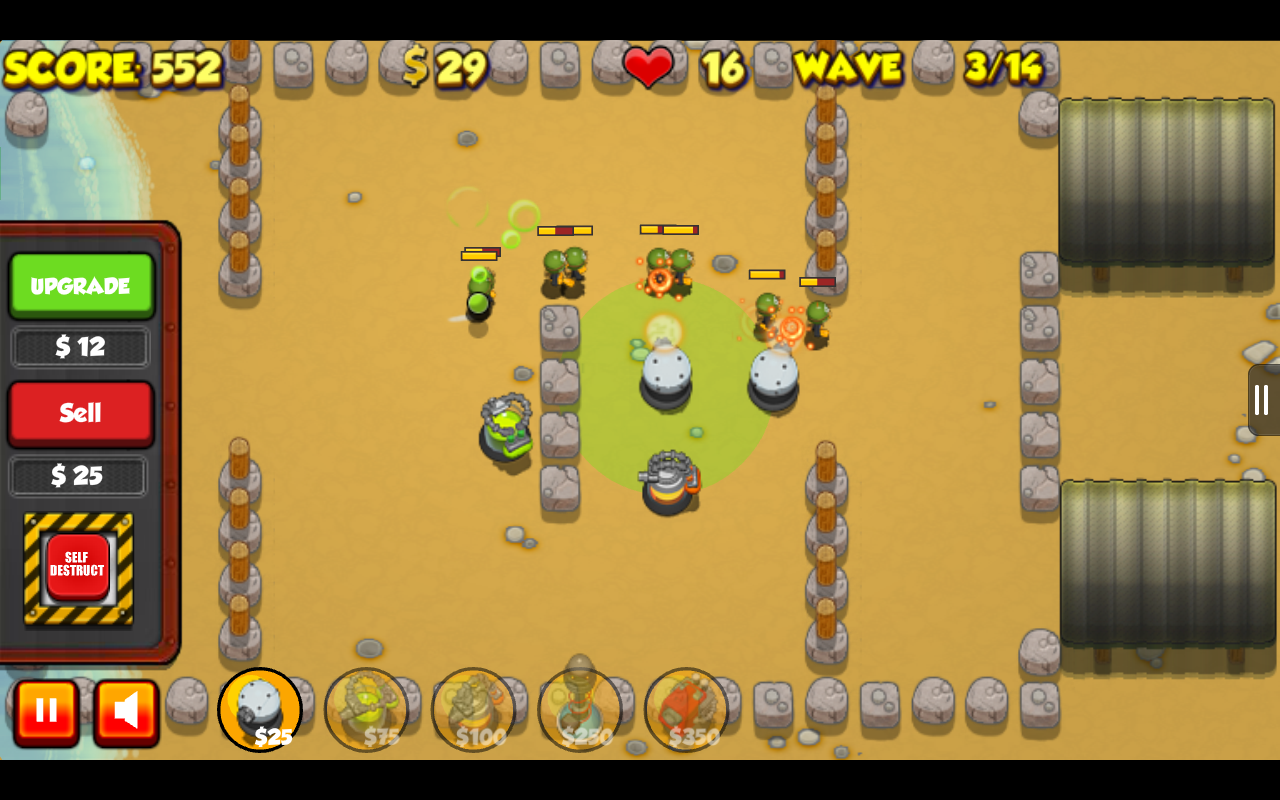Sell the selected tower for $25
The height and width of the screenshot is (800, 1280).
point(80,413)
